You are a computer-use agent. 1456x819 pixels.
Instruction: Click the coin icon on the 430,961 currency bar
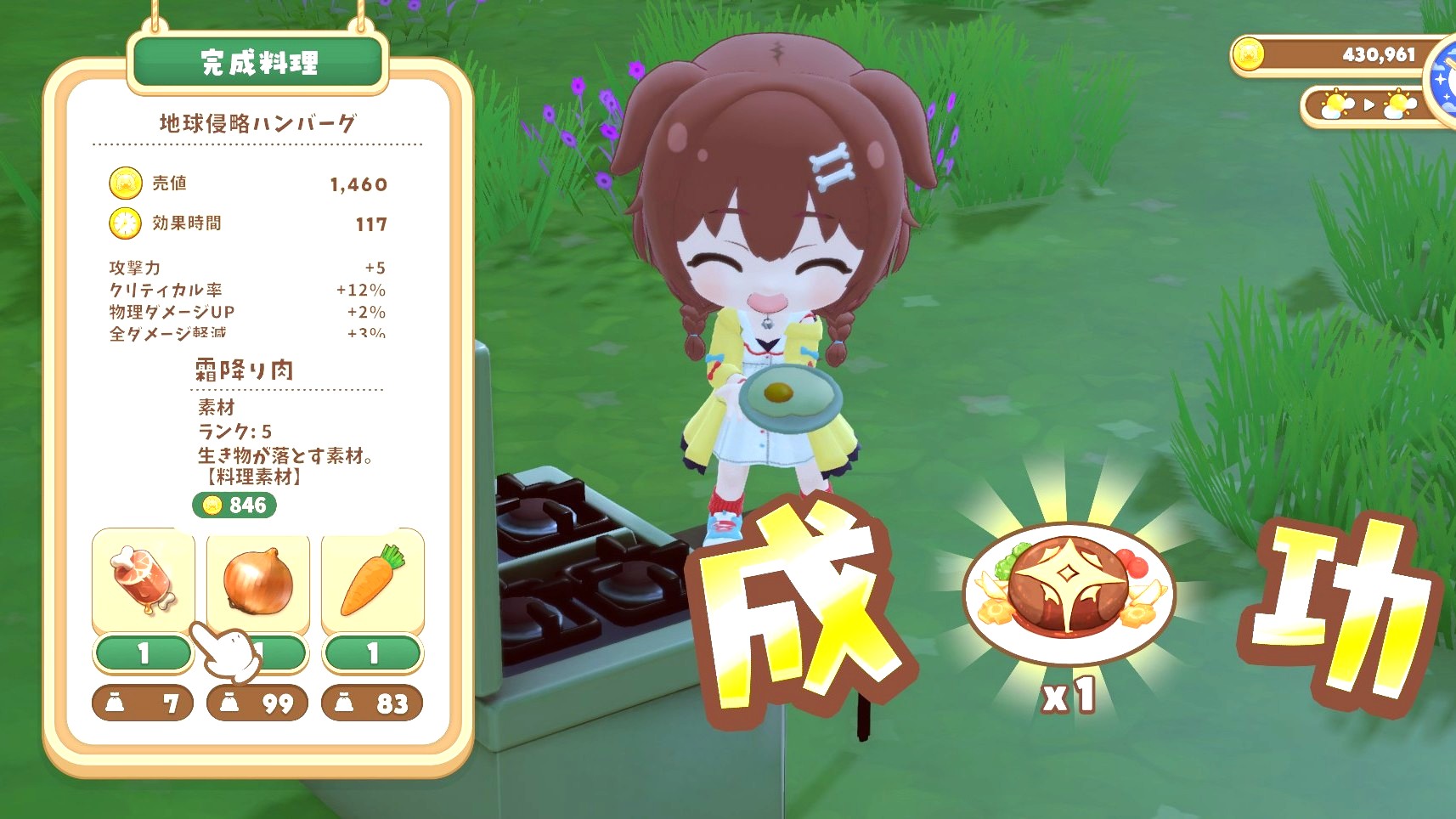pyautogui.click(x=1248, y=54)
